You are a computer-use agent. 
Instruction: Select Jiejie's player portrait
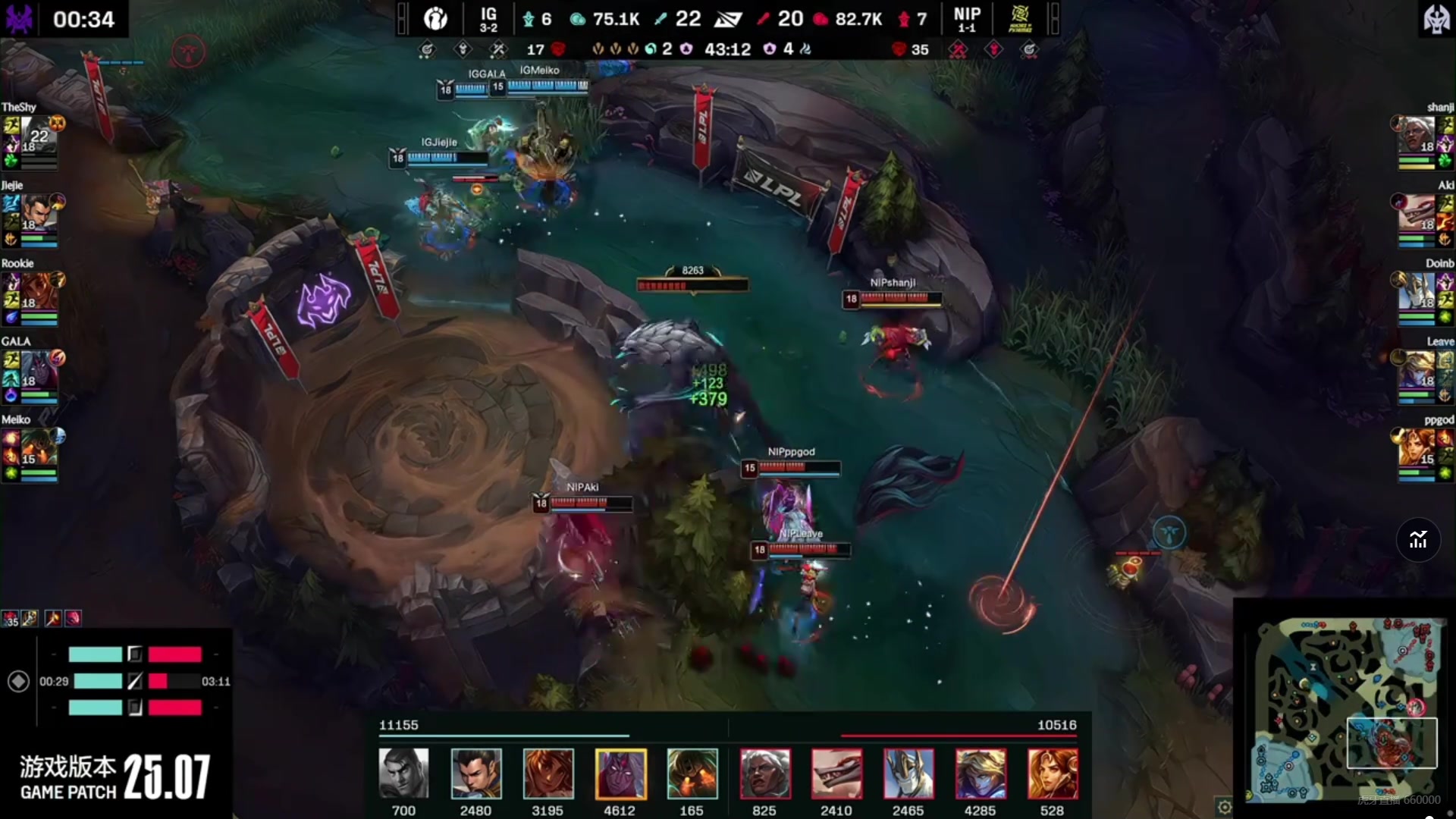(39, 214)
